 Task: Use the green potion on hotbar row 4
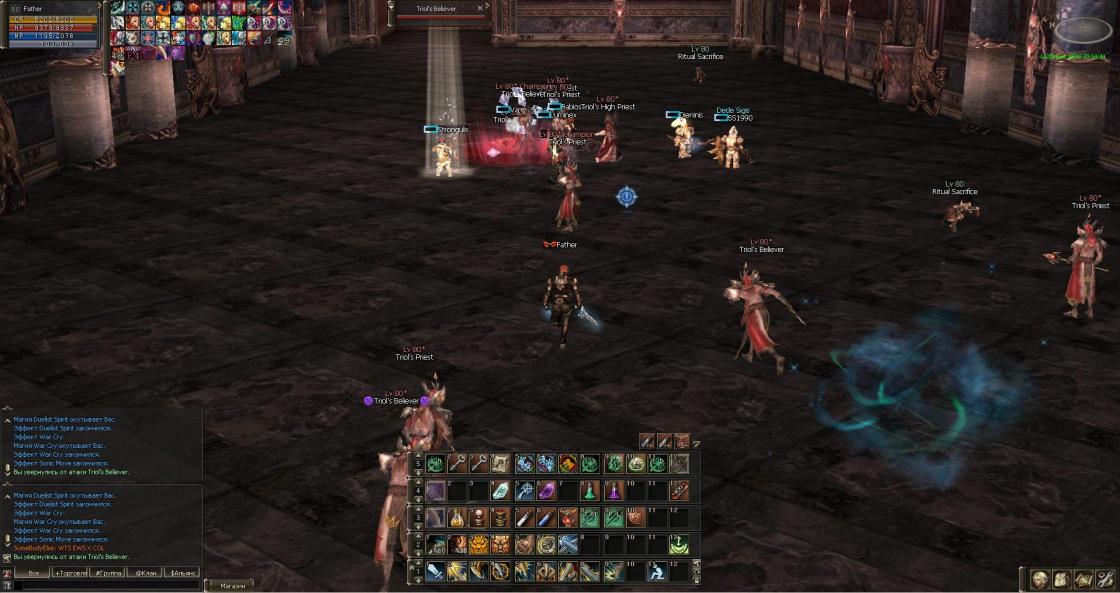(590, 491)
